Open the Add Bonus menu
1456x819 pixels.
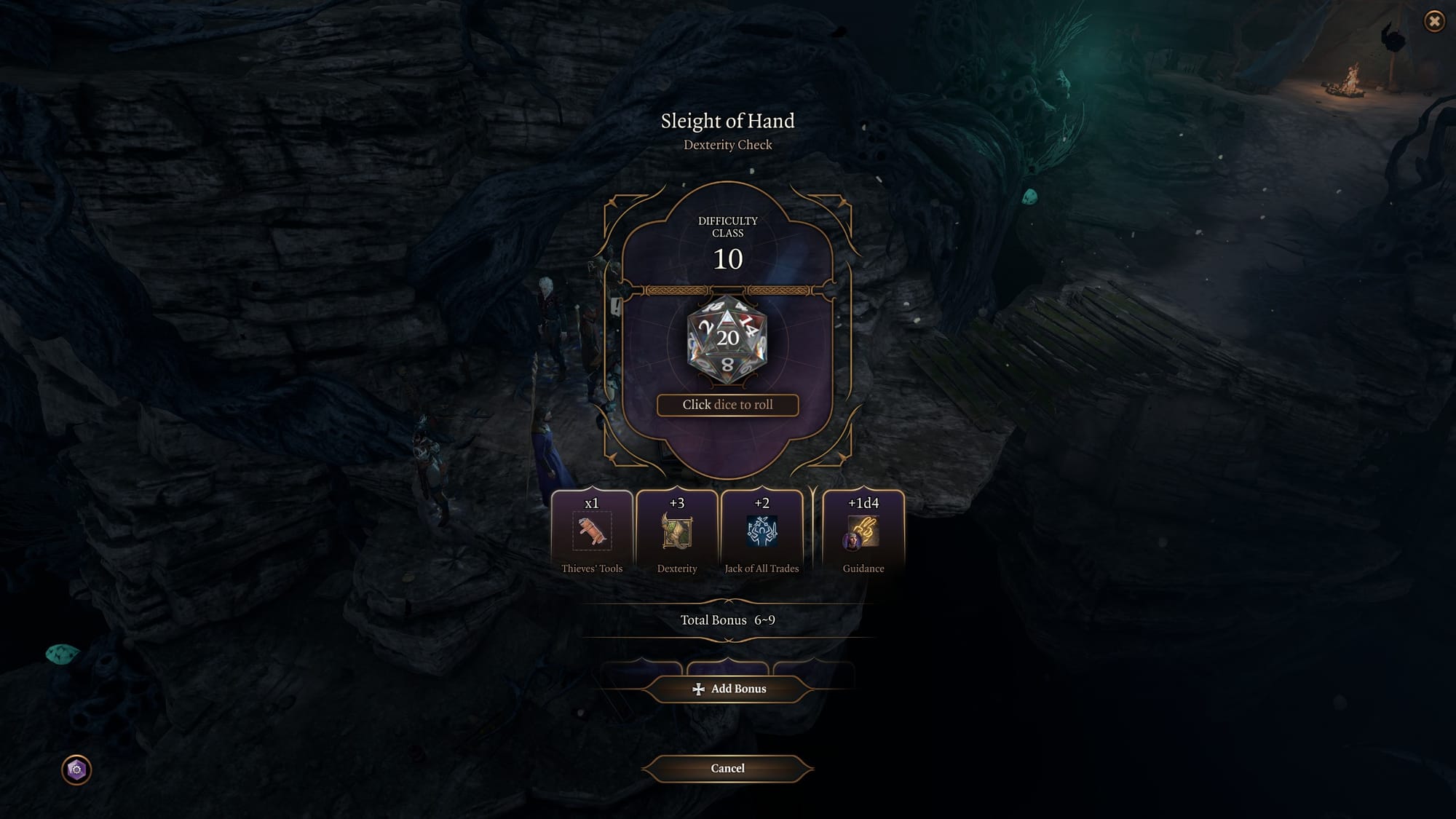click(x=728, y=689)
